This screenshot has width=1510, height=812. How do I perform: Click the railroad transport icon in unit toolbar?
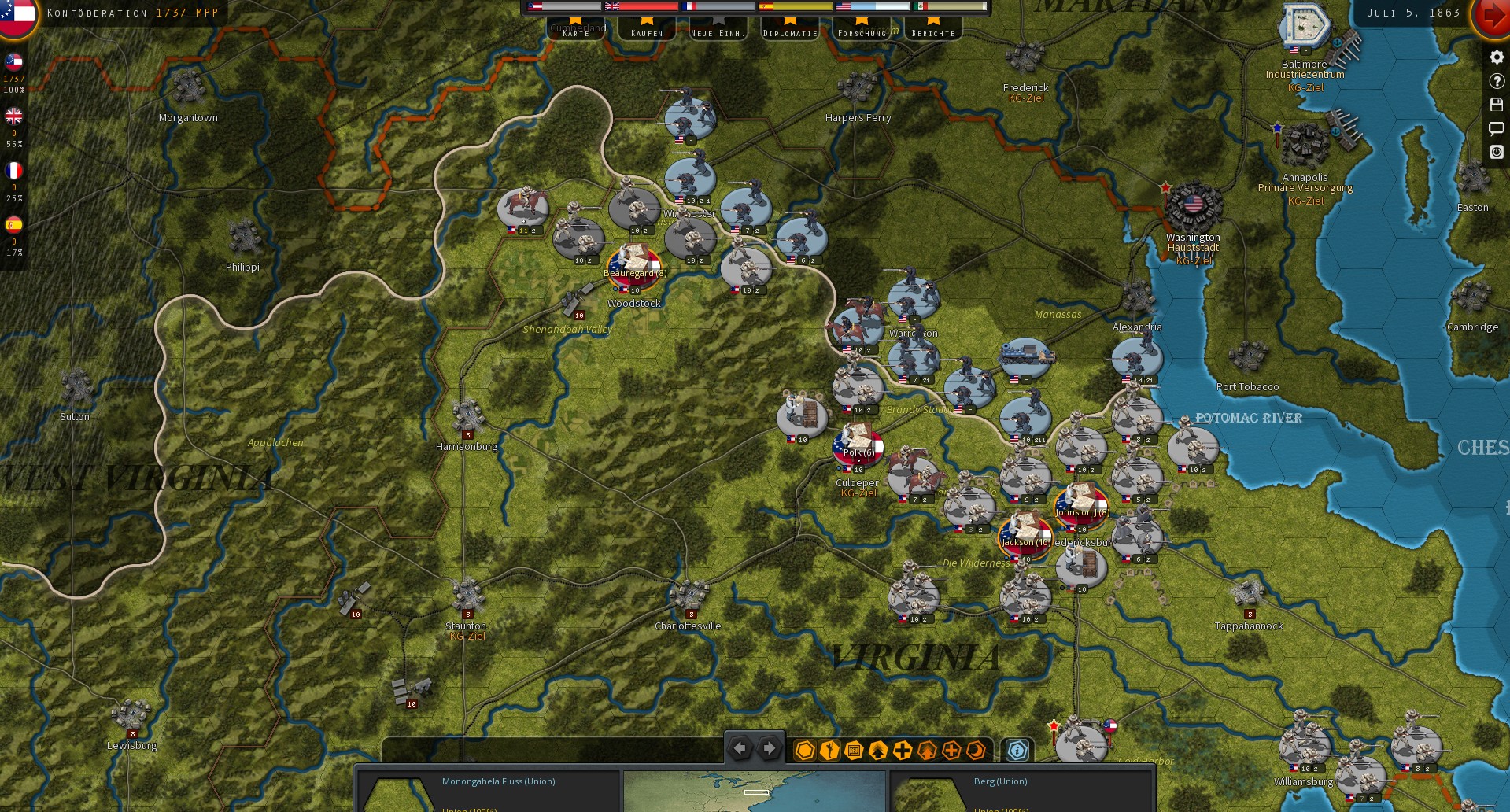853,751
